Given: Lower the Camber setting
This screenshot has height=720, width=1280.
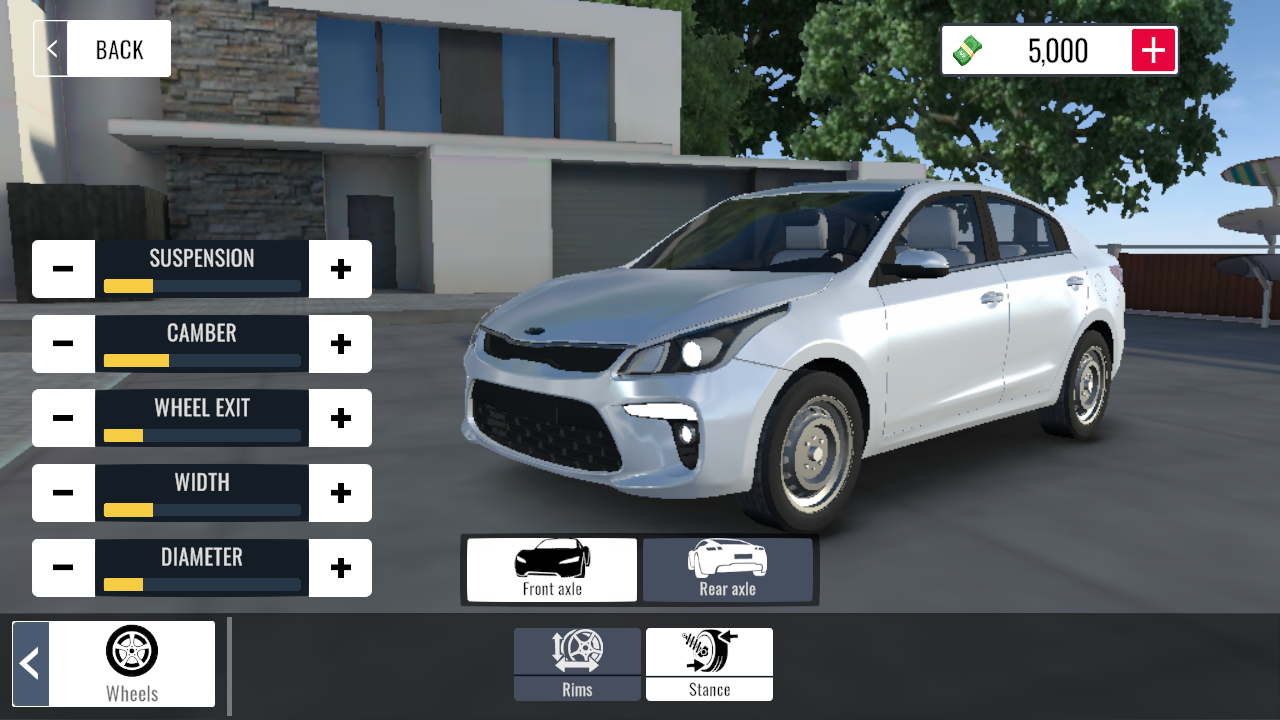Looking at the screenshot, I should (x=63, y=344).
